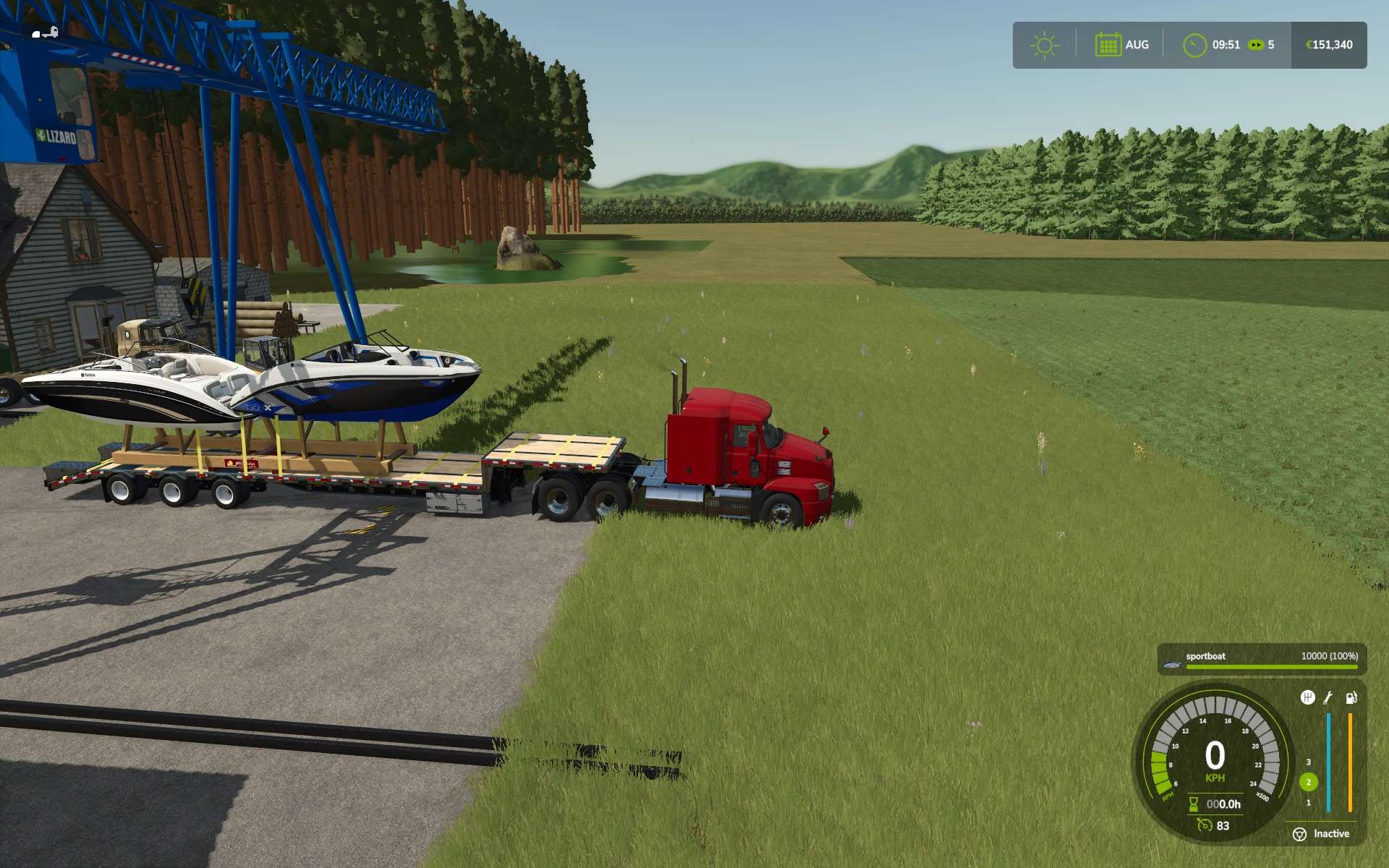Select the cruise control speed icon
The height and width of the screenshot is (868, 1389).
click(x=1205, y=825)
